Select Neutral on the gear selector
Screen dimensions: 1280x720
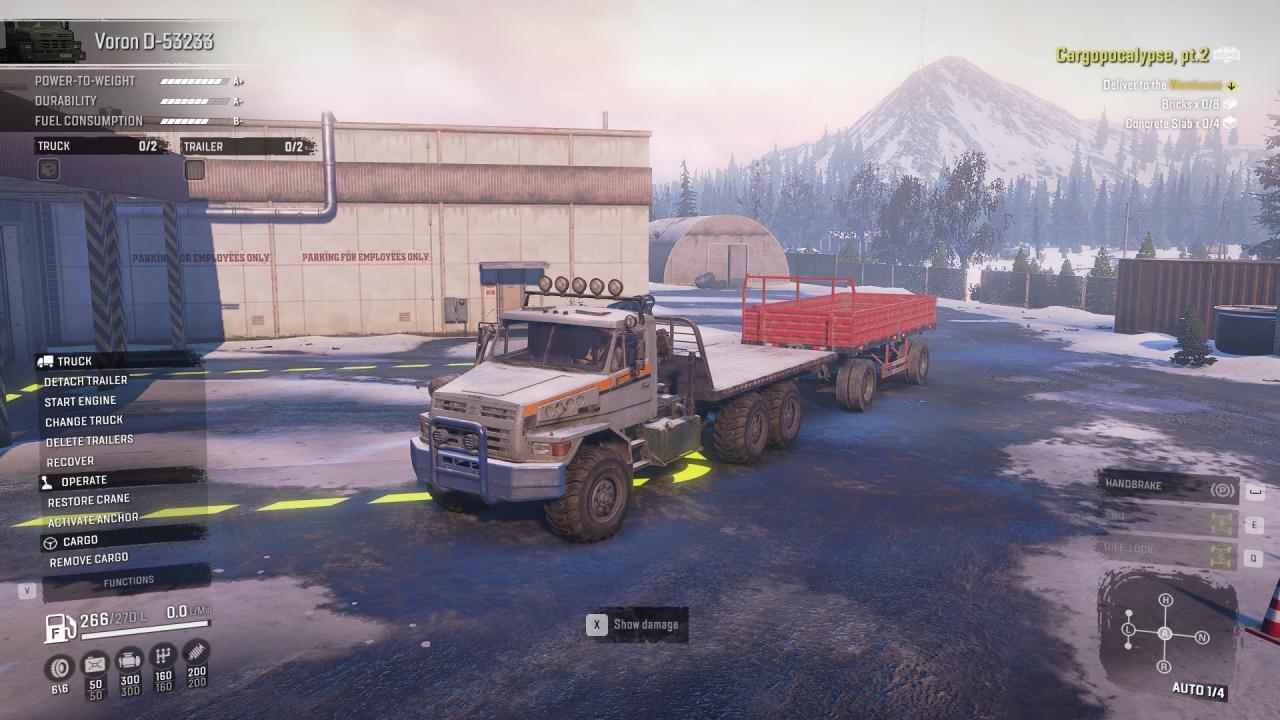click(x=1202, y=637)
